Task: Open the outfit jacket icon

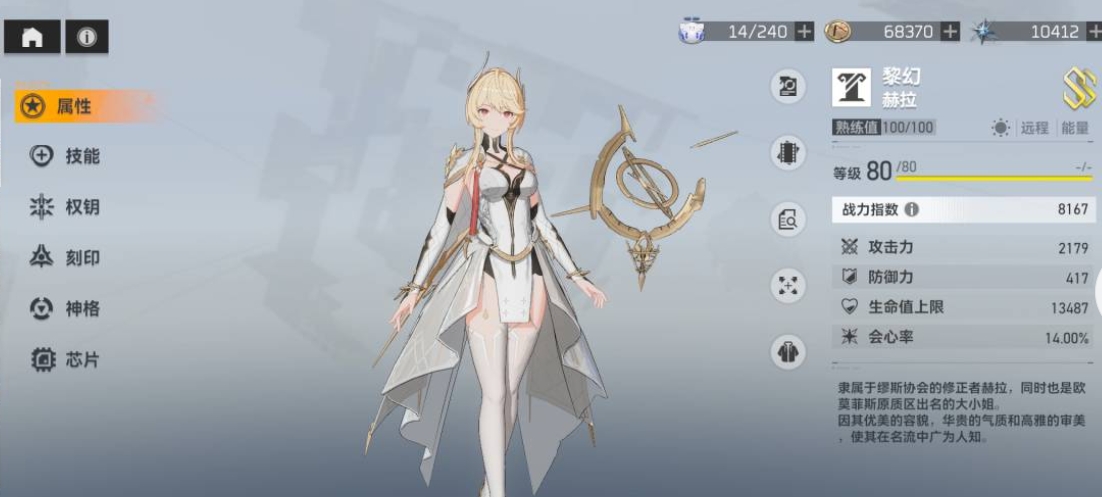Action: [x=788, y=352]
